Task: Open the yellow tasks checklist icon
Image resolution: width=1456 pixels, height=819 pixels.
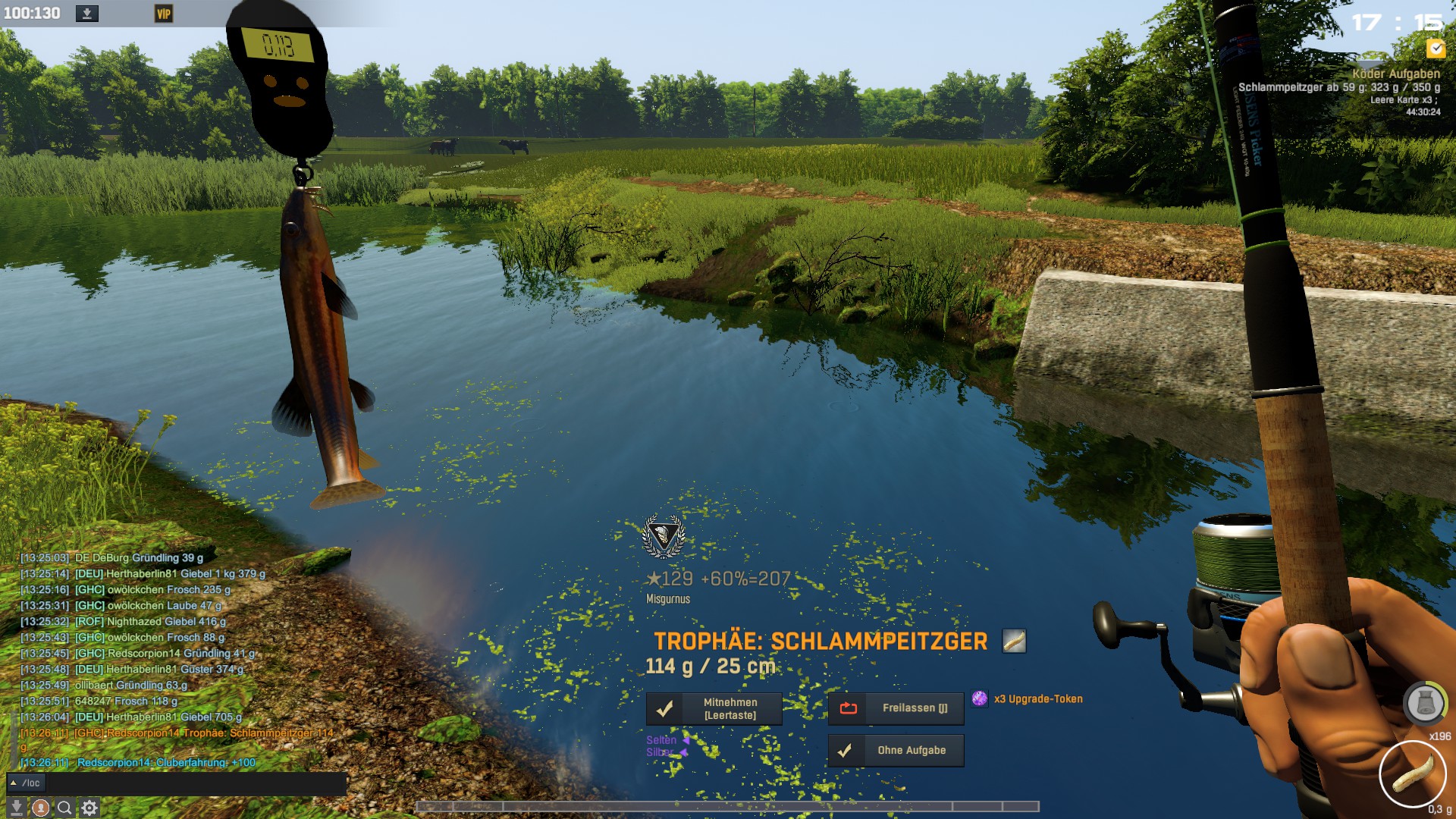Action: [1436, 49]
